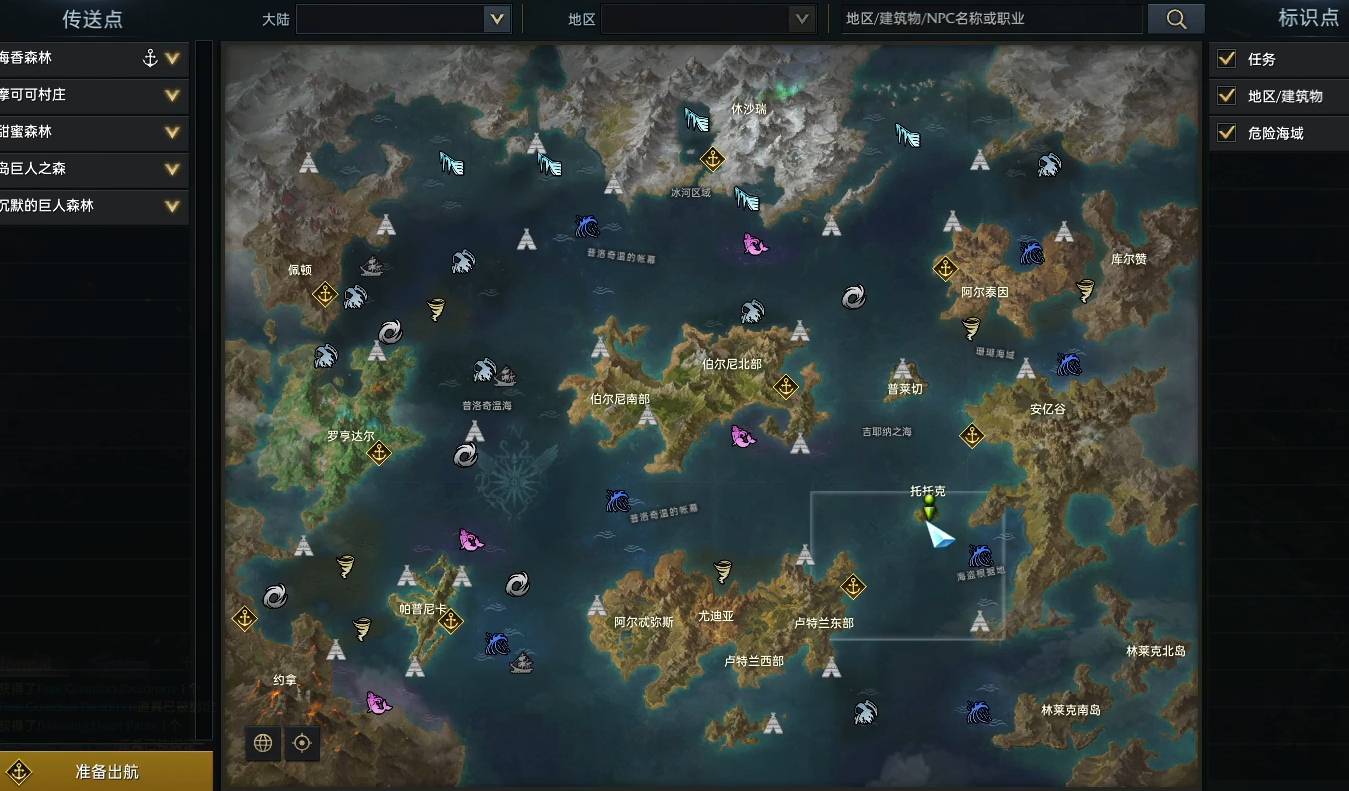
Task: Click the NPC name search input field
Action: coord(990,19)
